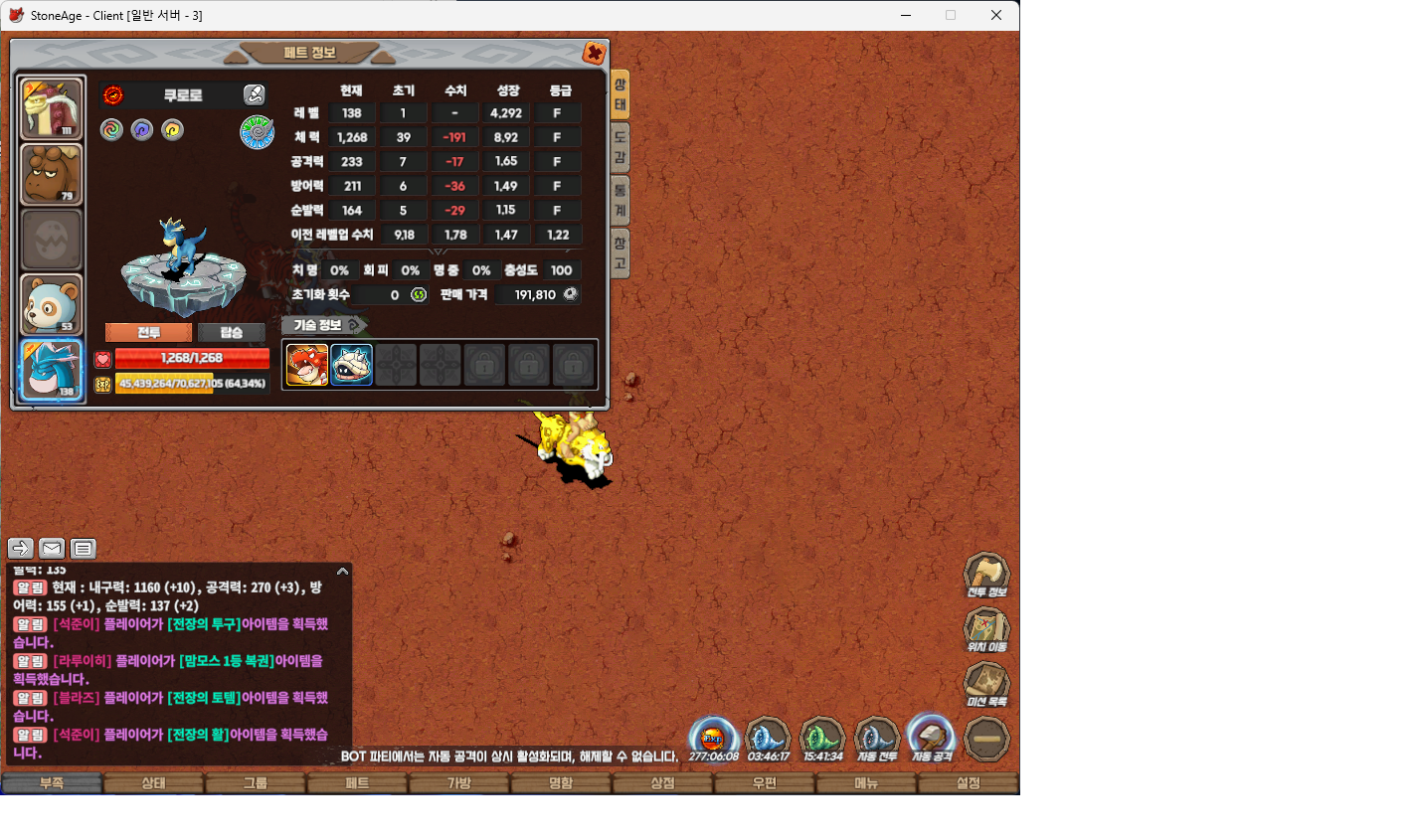This screenshot has height=840, width=1417.
Task: Toggle the 자동 전투 horn icon
Action: pyautogui.click(x=877, y=739)
